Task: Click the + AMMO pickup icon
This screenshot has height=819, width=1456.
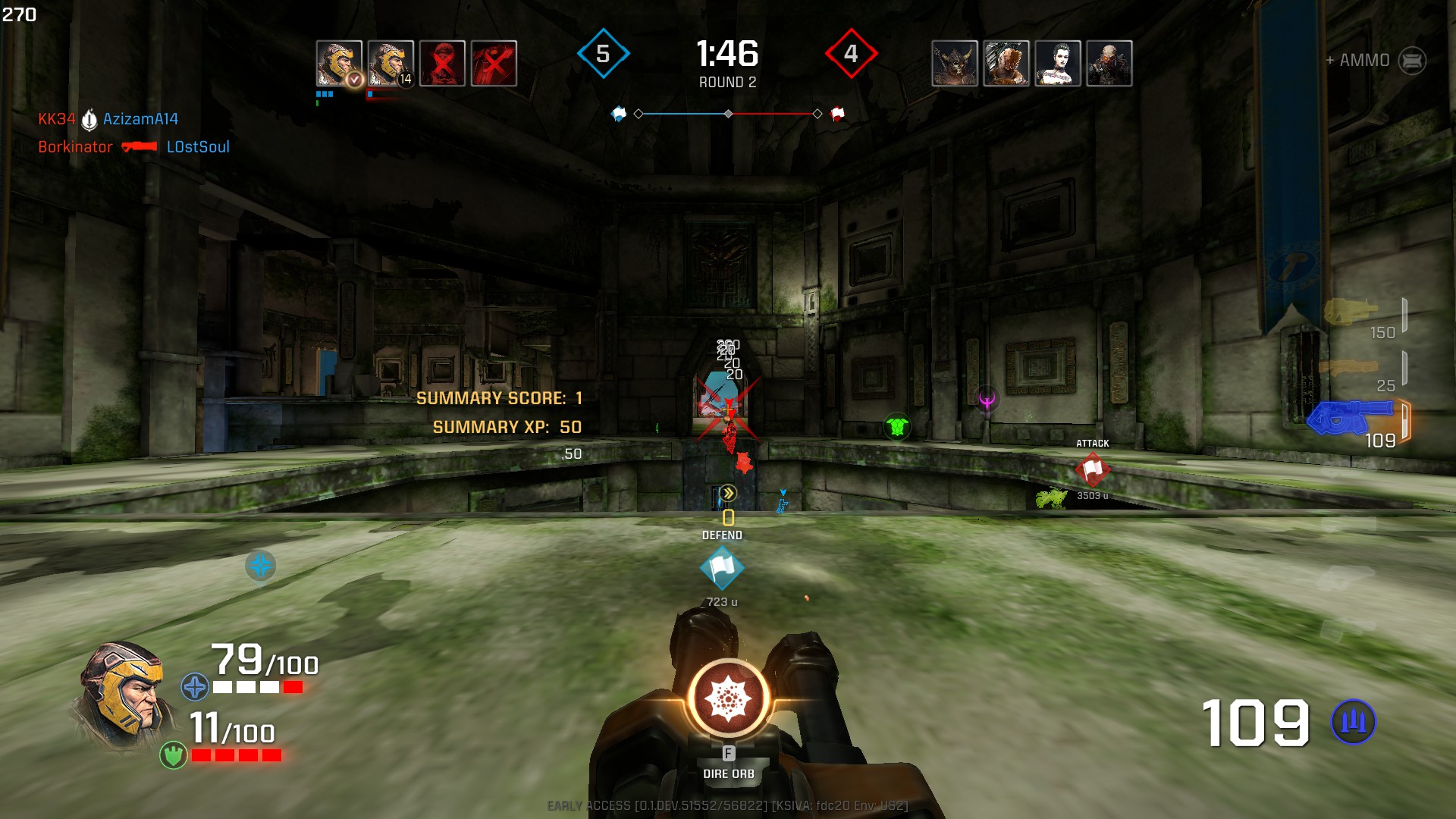Action: pyautogui.click(x=1411, y=61)
